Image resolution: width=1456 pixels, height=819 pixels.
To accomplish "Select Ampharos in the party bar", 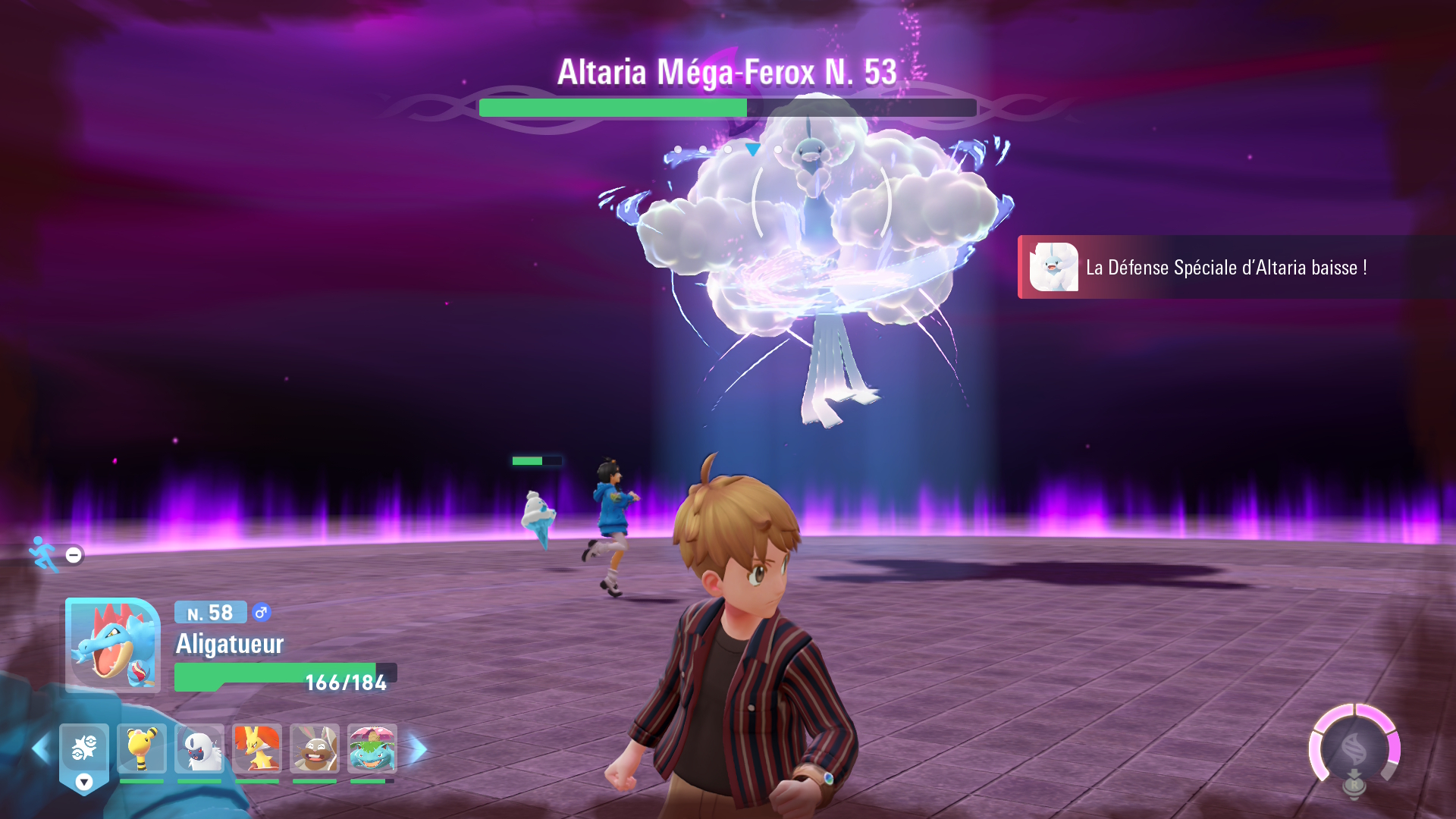I will 142,748.
